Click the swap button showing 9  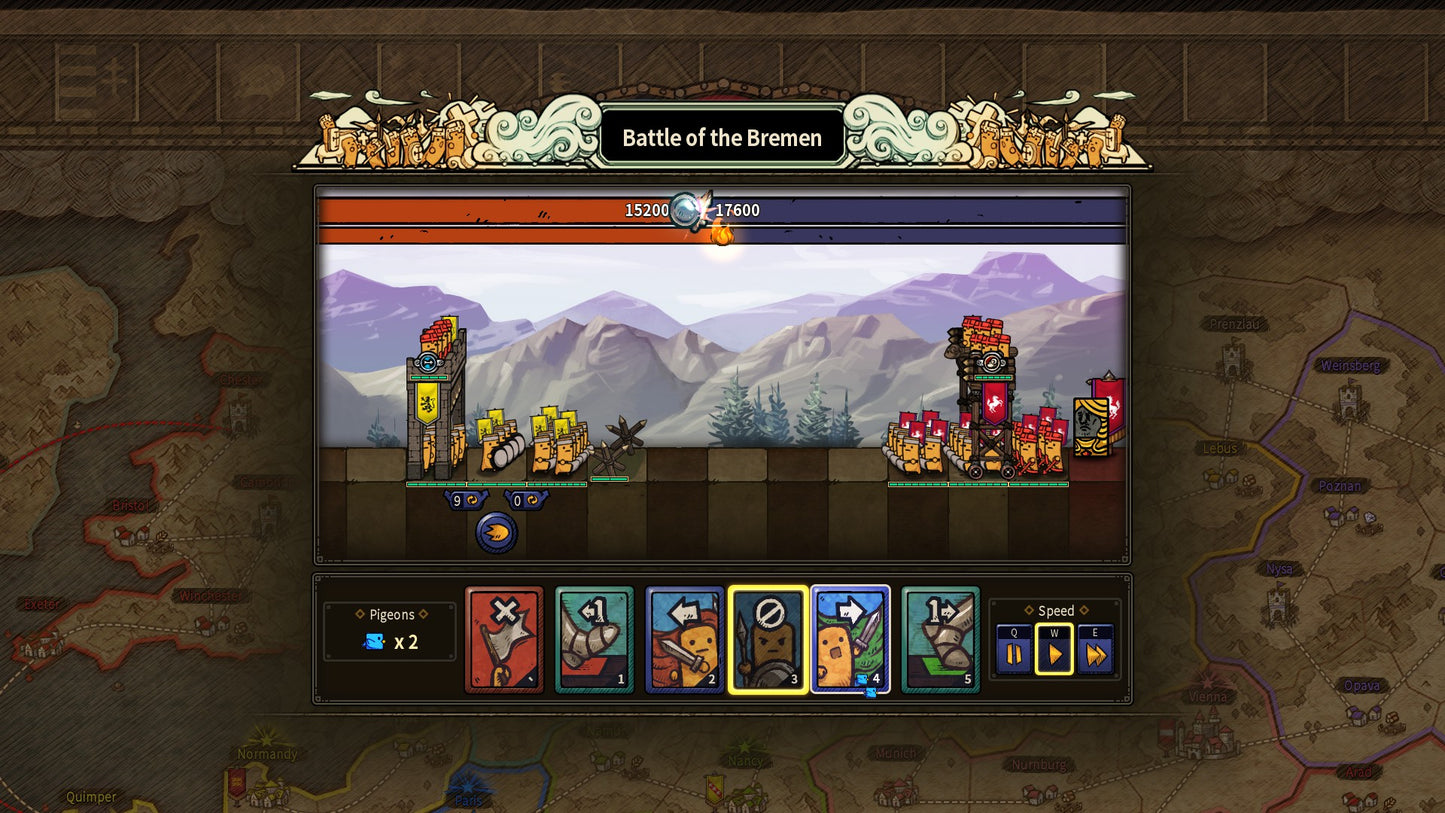point(464,500)
